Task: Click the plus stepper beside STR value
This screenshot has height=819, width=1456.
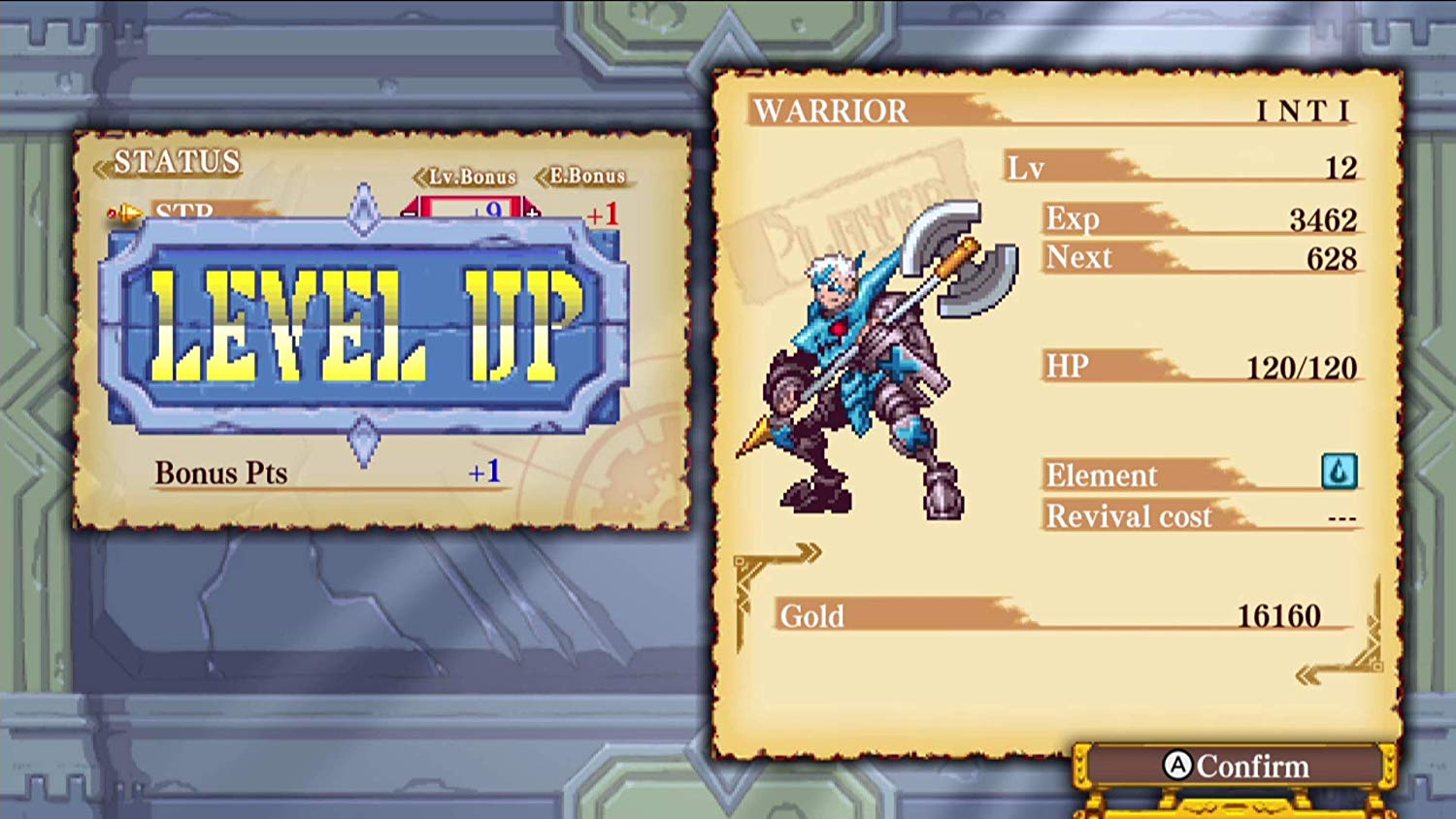Action: pos(532,214)
